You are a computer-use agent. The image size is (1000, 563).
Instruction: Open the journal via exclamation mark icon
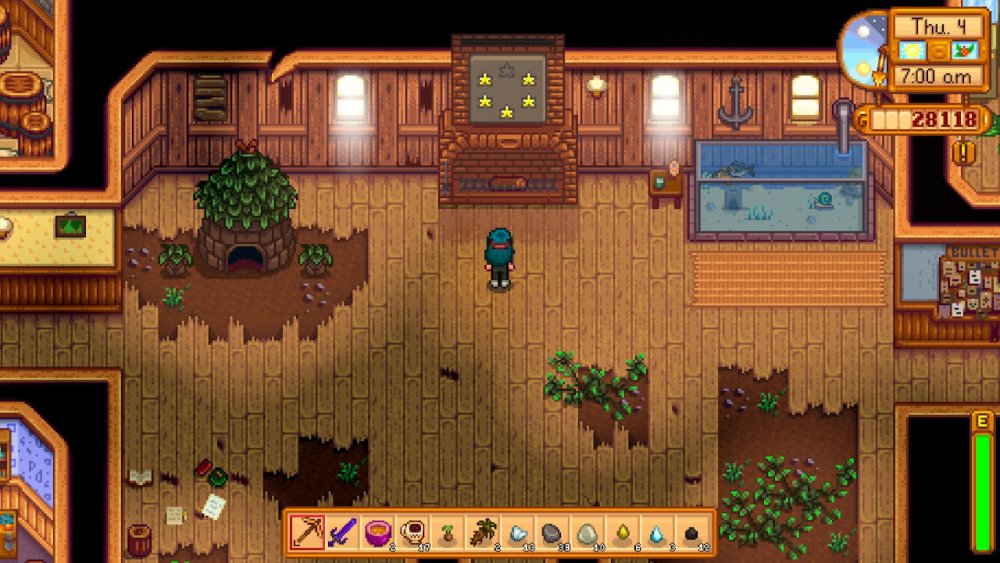(964, 153)
